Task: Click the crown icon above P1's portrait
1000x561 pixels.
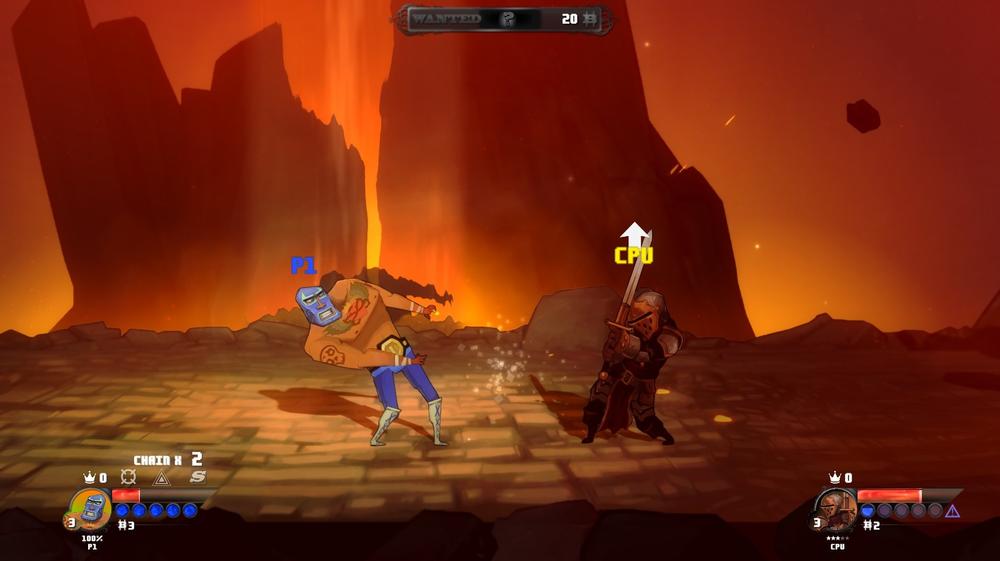Action: 89,478
